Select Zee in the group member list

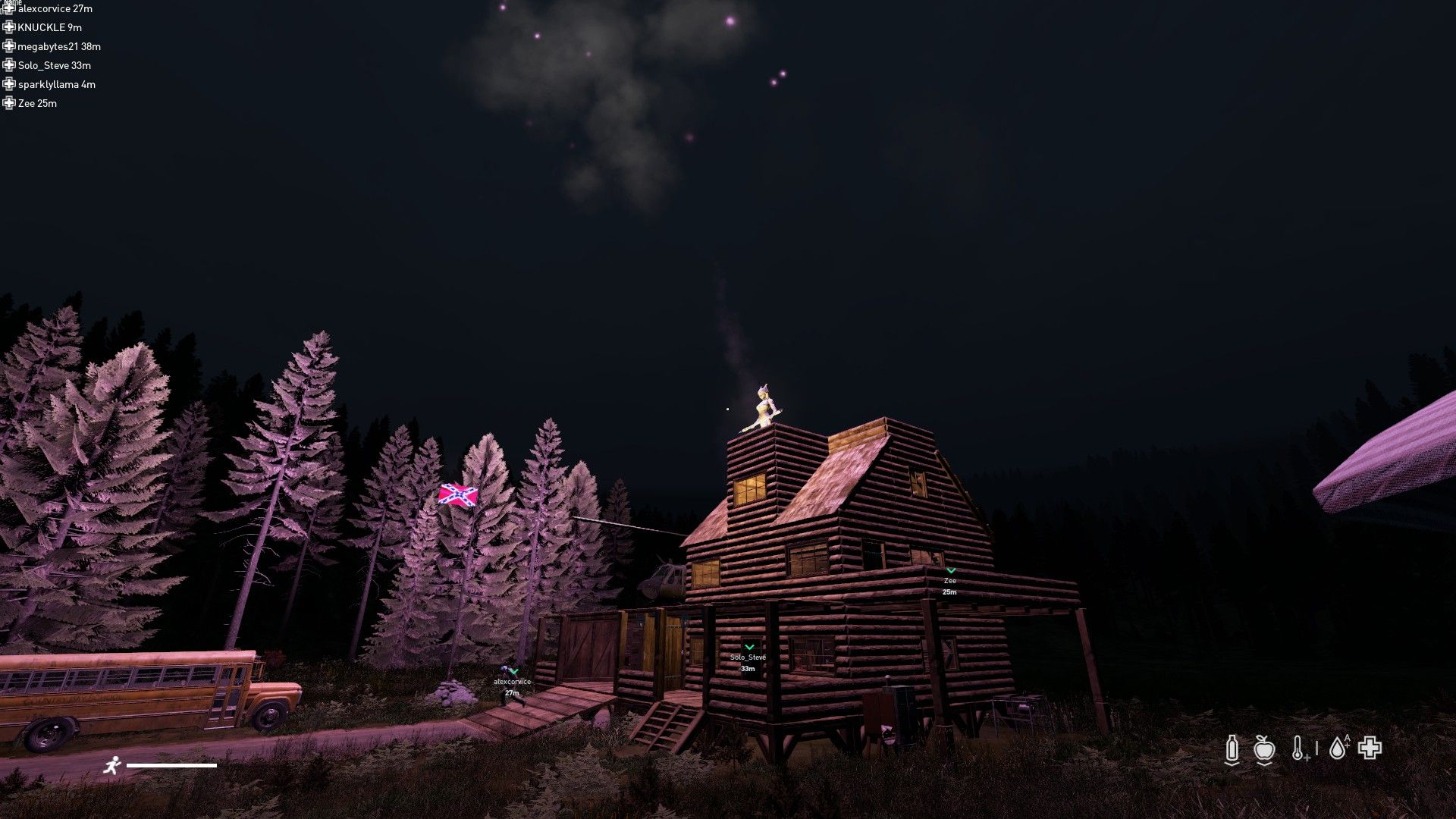(36, 104)
